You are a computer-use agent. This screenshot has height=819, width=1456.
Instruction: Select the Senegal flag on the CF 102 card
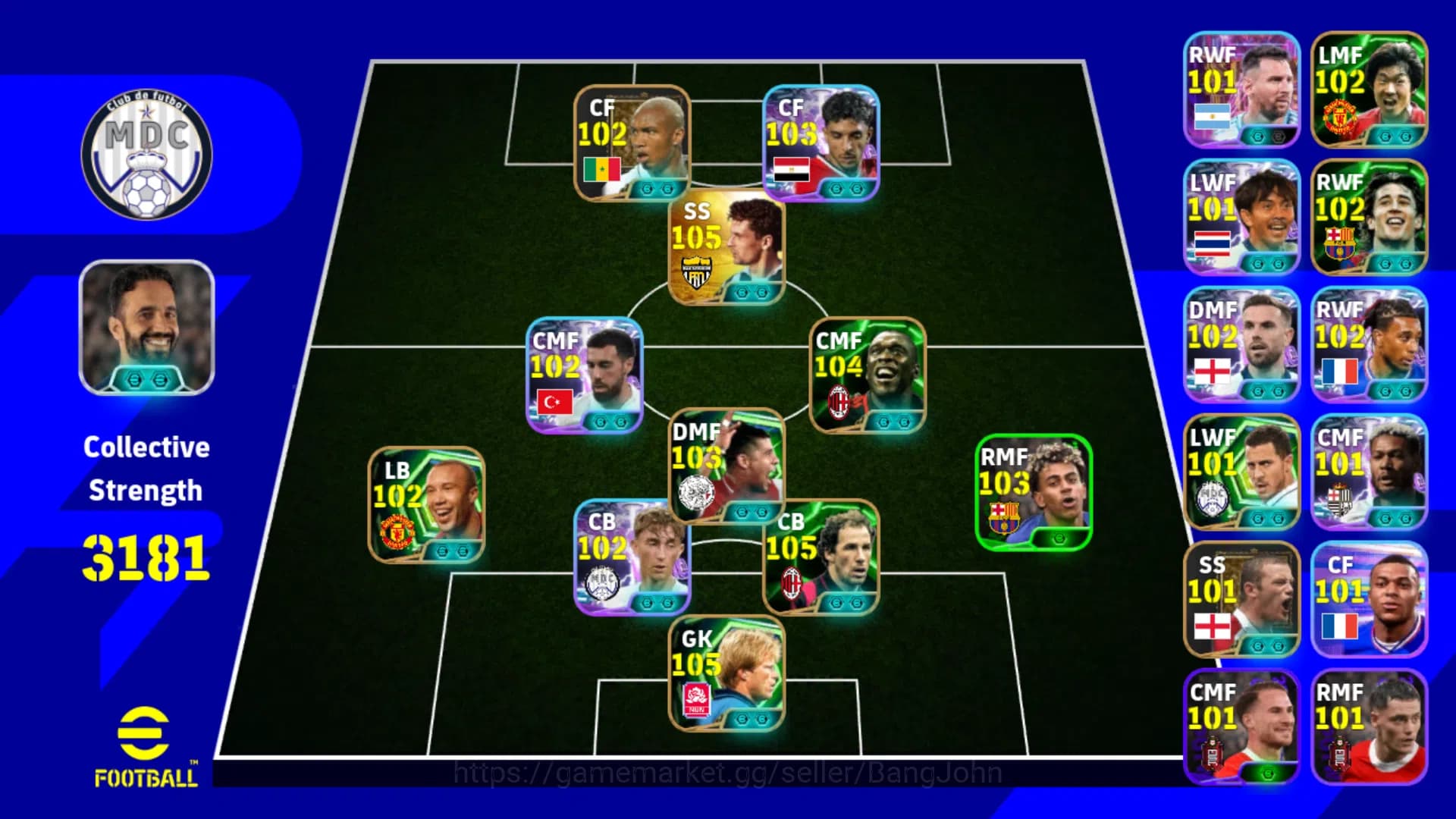tap(601, 169)
